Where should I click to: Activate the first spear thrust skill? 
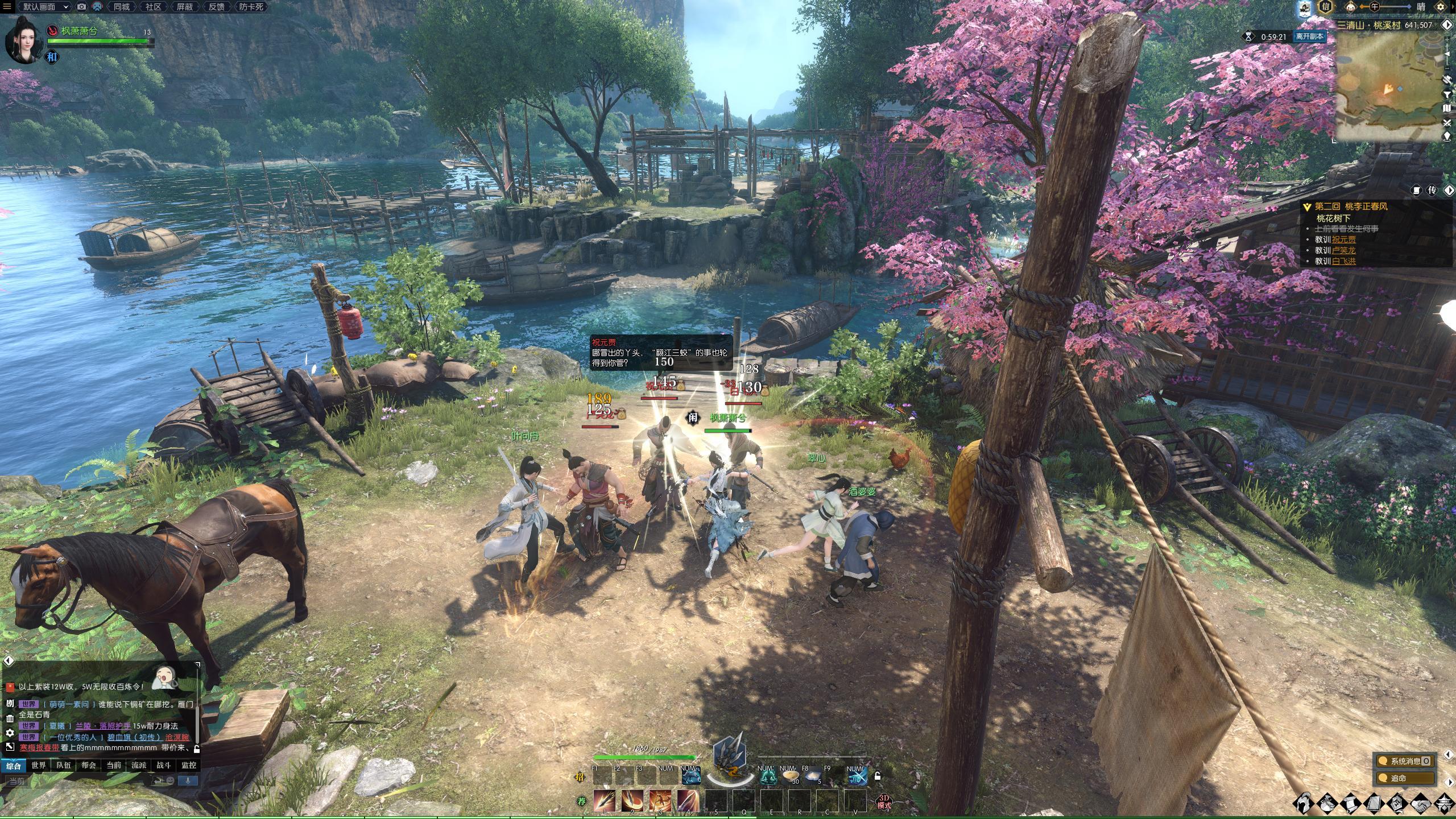605,801
